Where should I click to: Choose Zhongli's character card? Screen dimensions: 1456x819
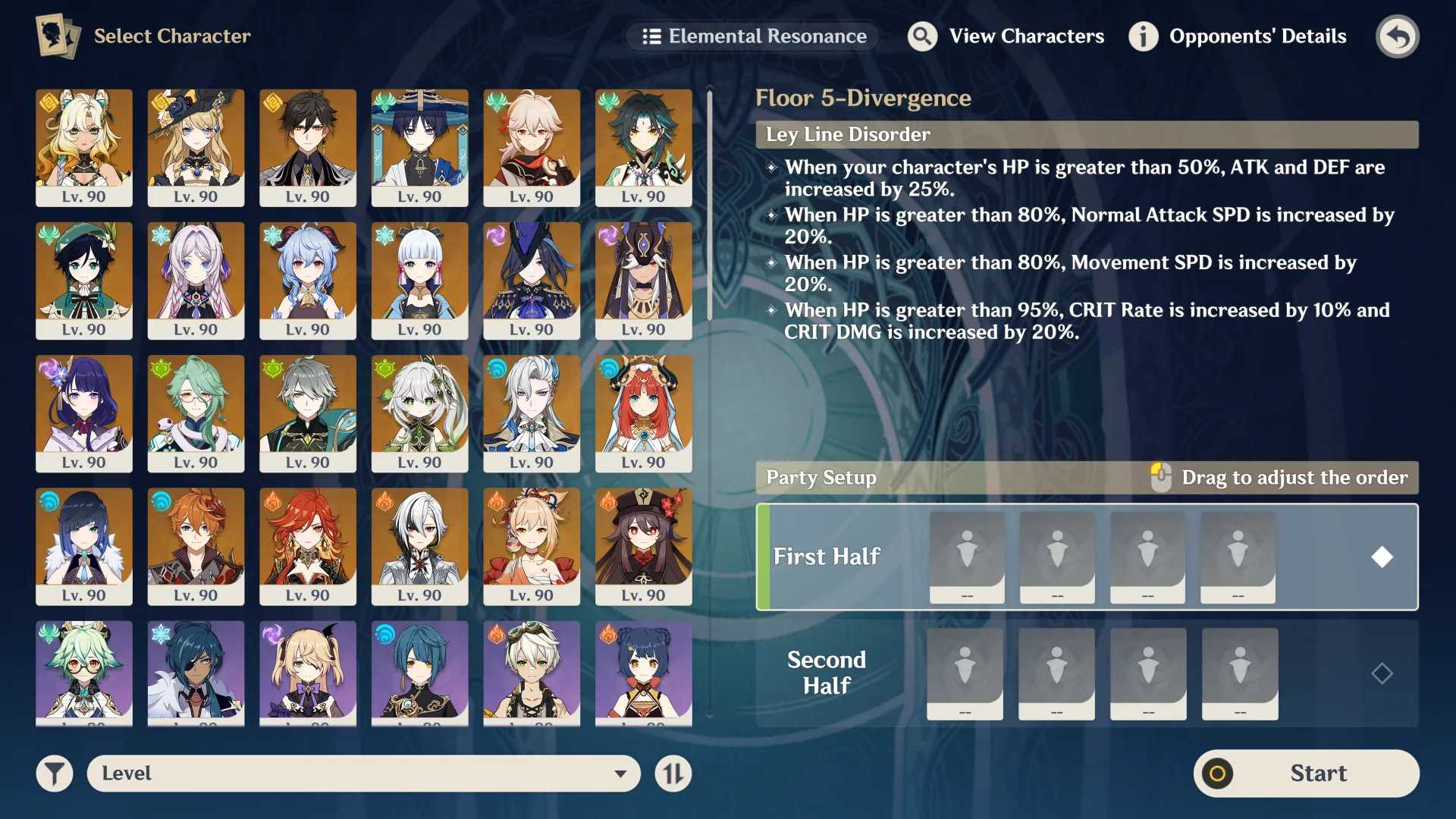pyautogui.click(x=308, y=147)
